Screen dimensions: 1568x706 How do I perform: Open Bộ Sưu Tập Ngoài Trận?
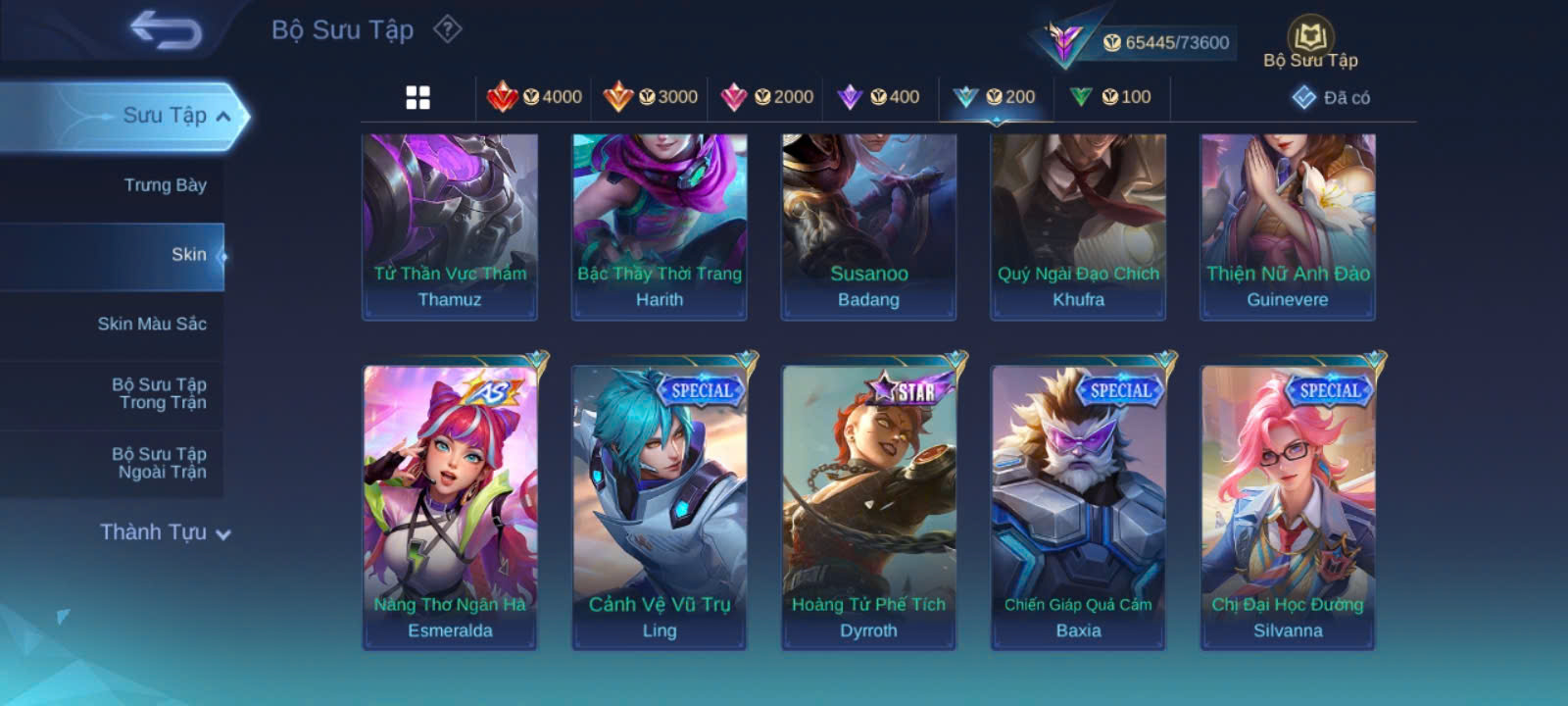[x=159, y=463]
